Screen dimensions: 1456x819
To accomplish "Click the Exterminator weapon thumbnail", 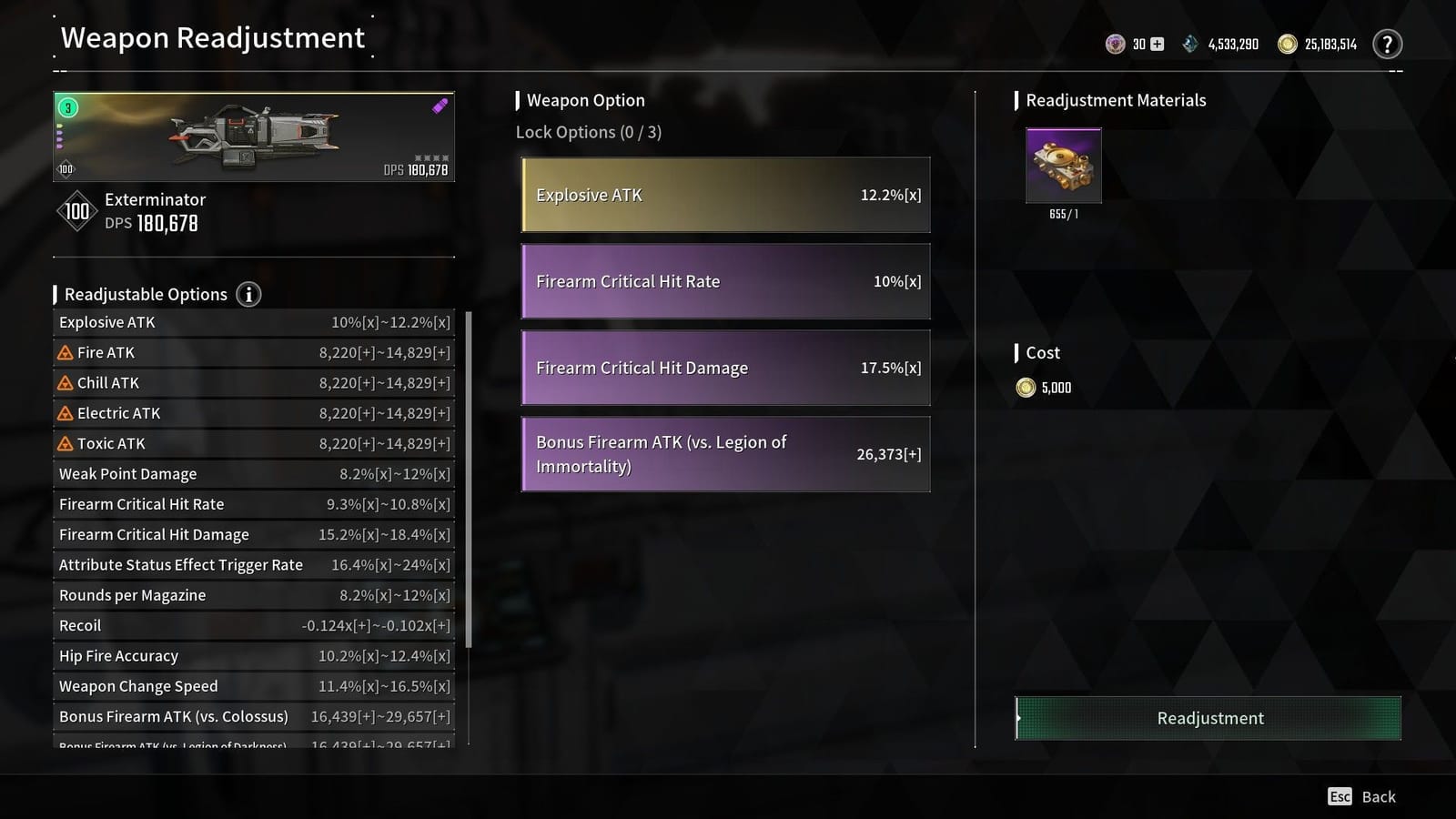I will point(253,136).
